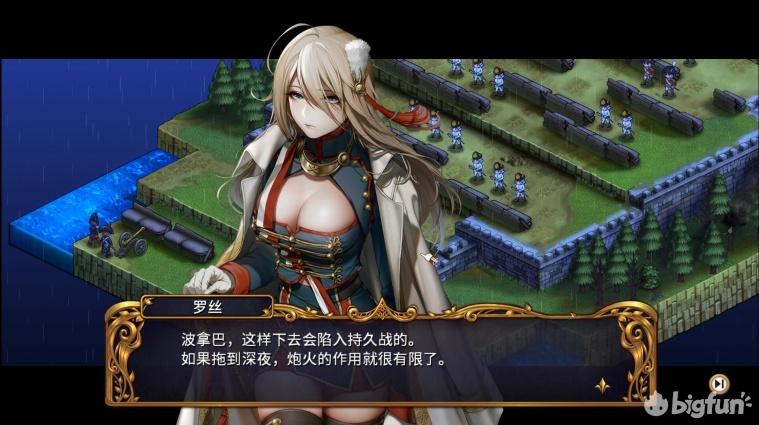Skip the dialogue with the skip button
This screenshot has height=425, width=759.
click(x=717, y=382)
